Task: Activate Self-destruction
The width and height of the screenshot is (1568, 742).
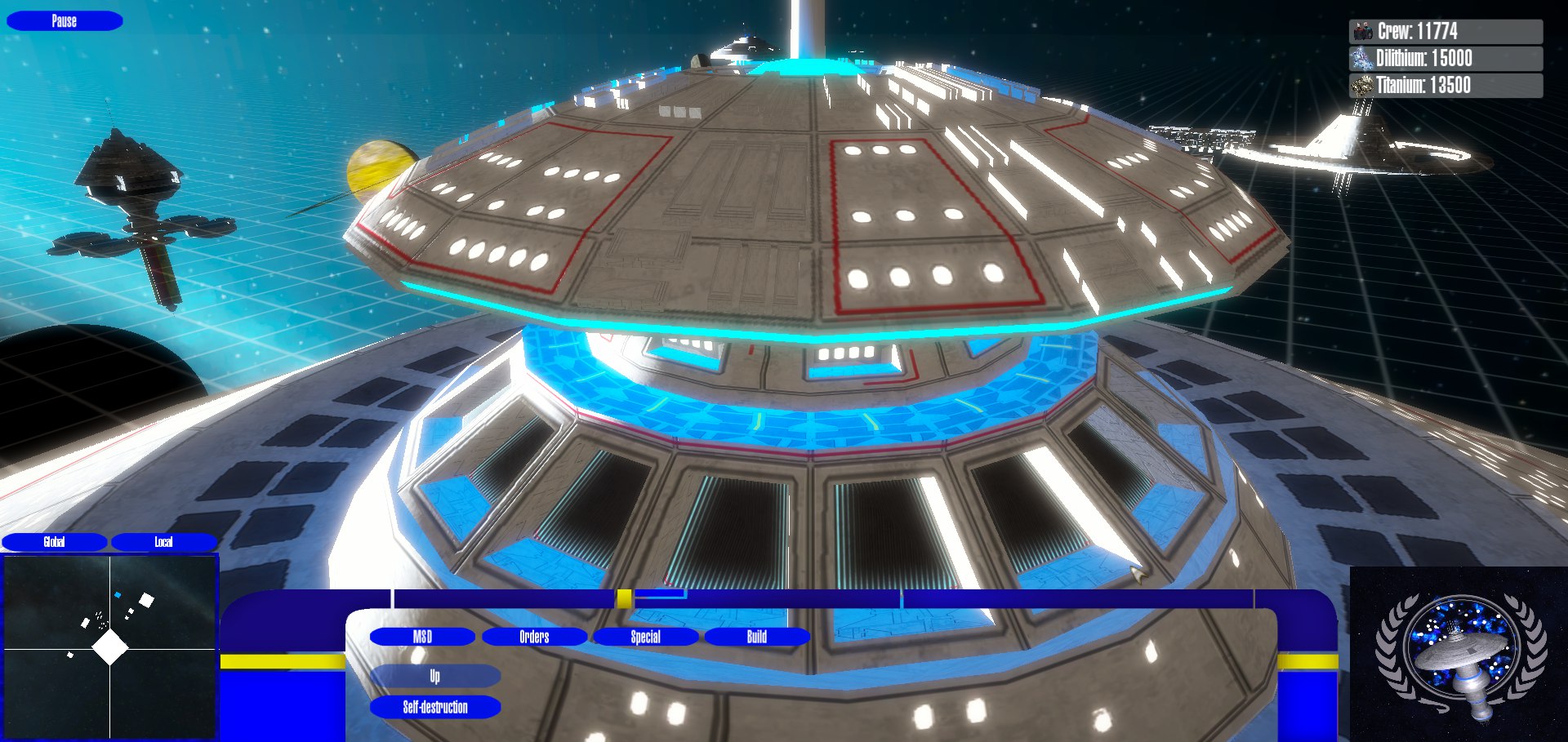Action: coord(435,707)
